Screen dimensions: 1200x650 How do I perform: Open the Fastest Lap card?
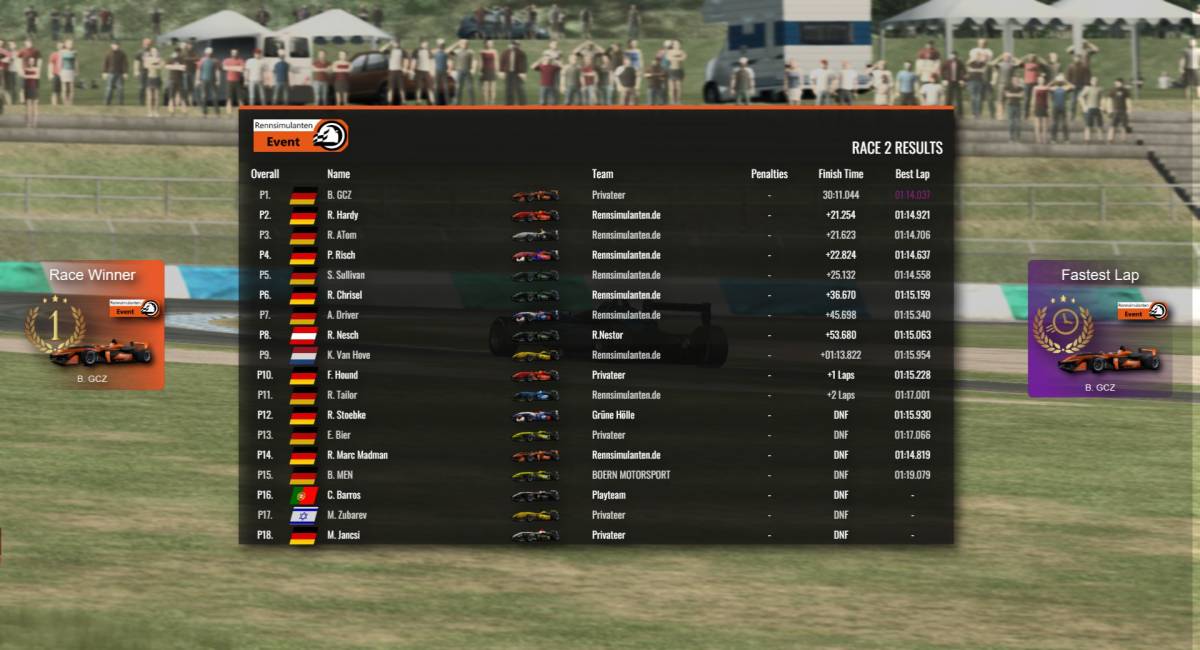coord(1099,329)
